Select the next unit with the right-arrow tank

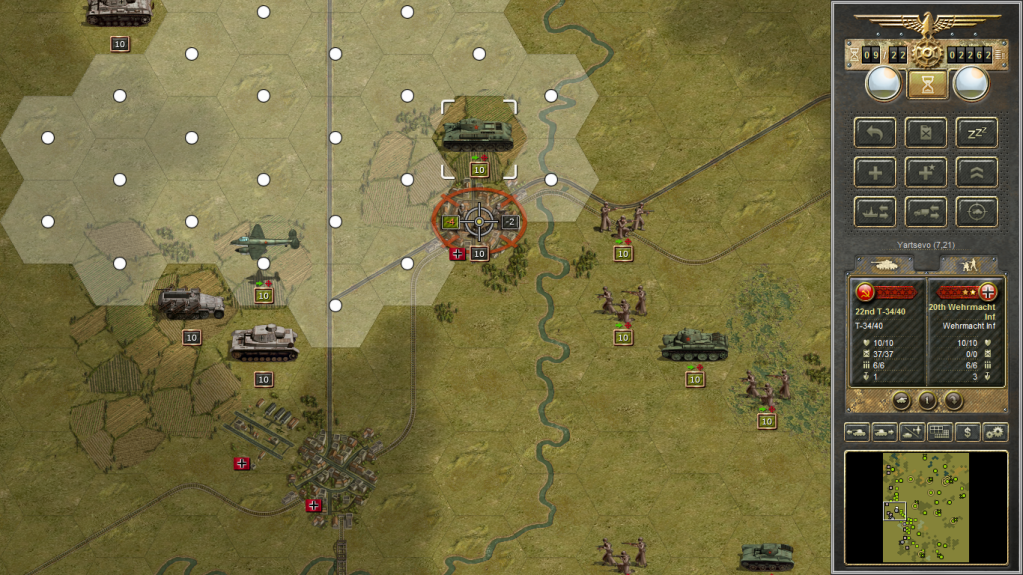pyautogui.click(x=885, y=432)
